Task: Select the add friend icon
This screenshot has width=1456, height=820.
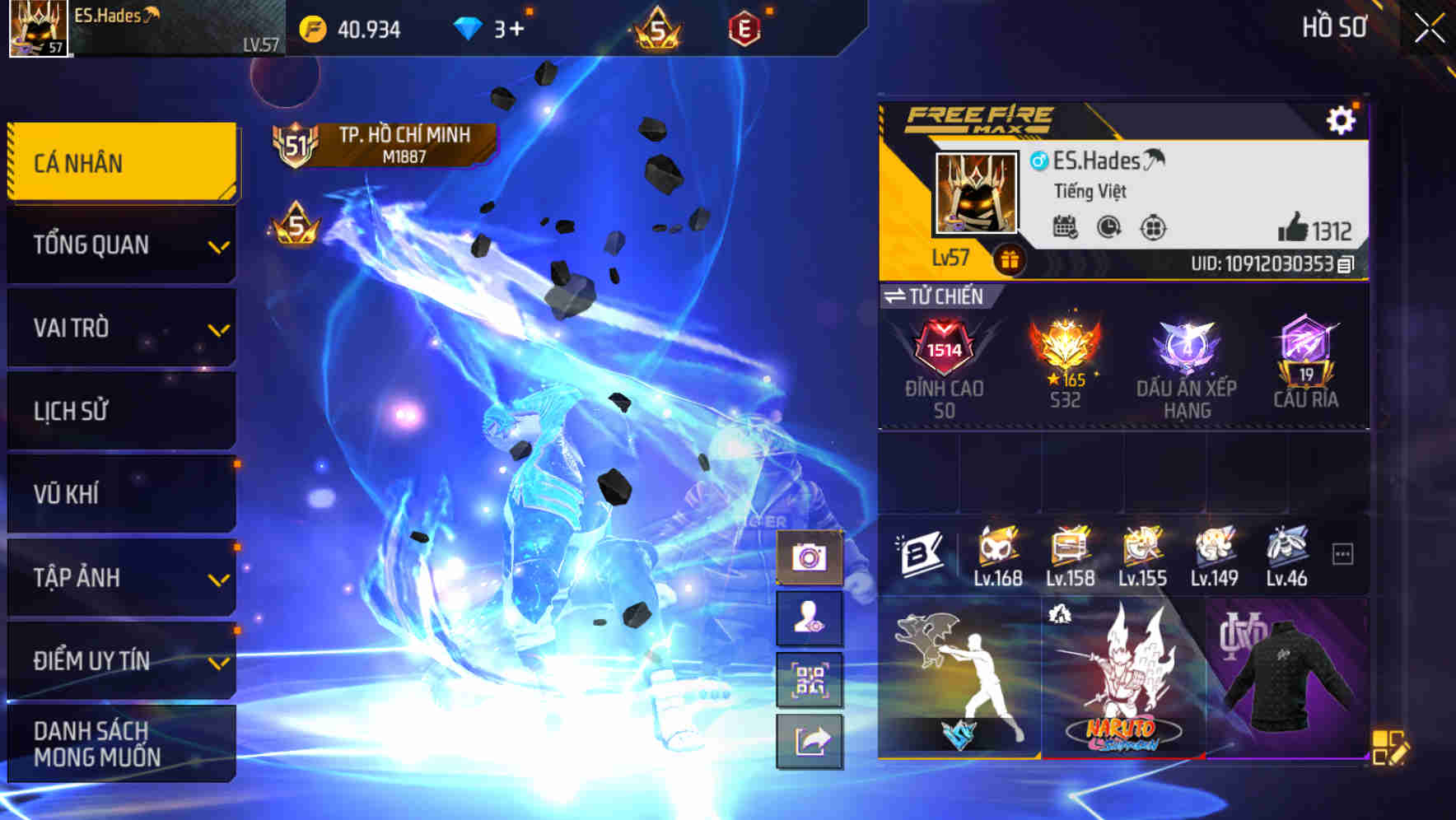Action: click(811, 618)
